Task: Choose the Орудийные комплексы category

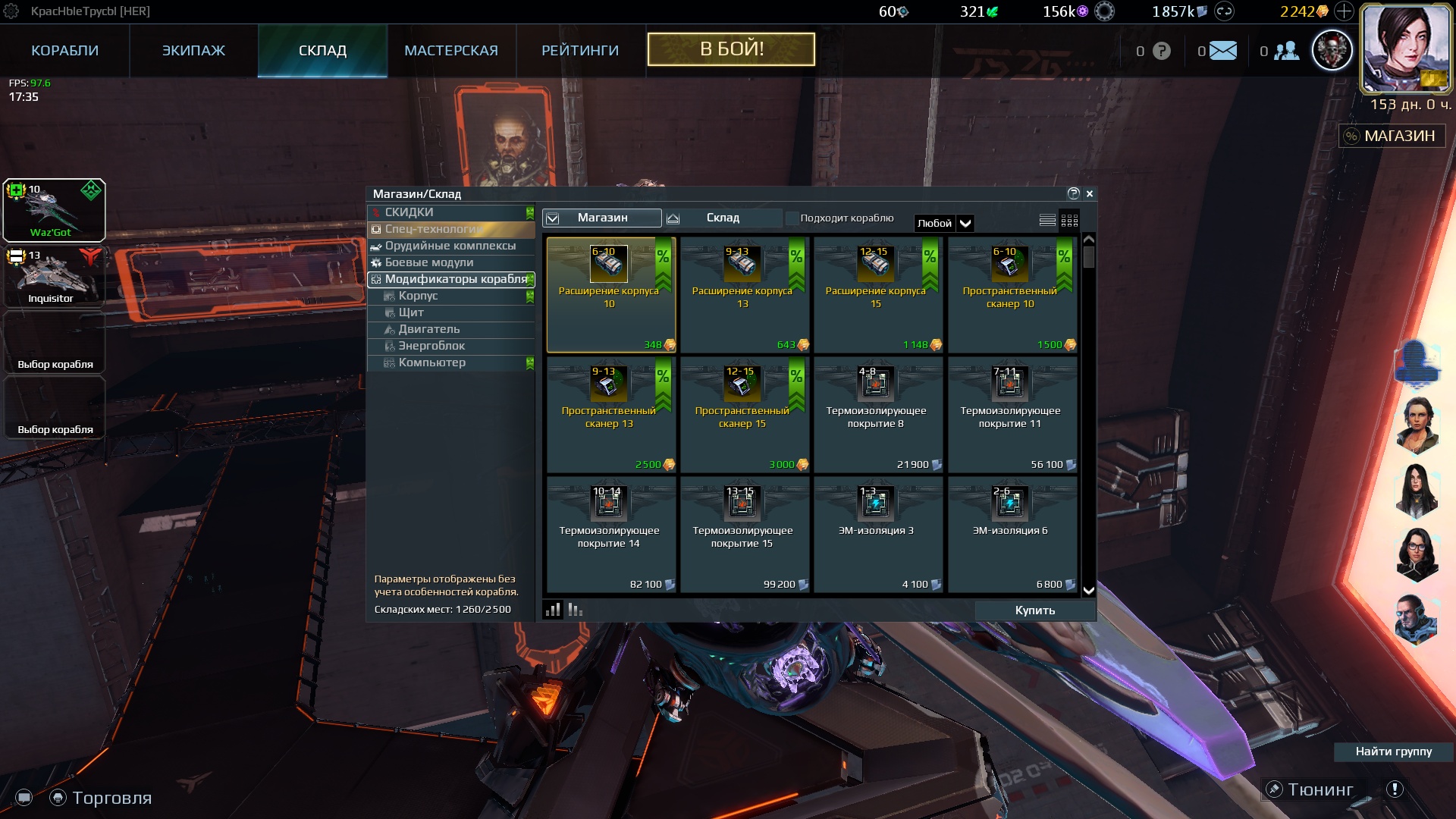Action: coord(450,246)
